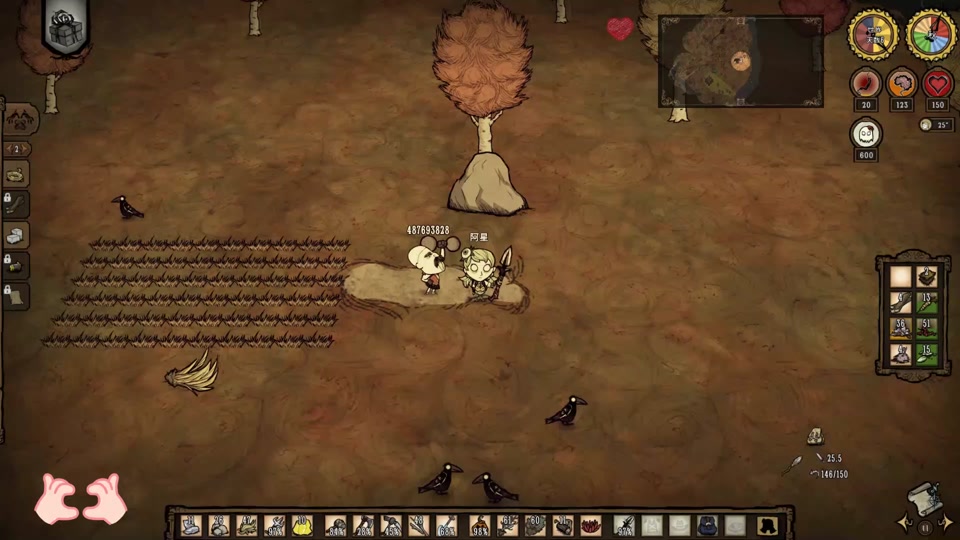Select the backpack equipment slot
The width and height of the screenshot is (960, 540).
[x=708, y=525]
